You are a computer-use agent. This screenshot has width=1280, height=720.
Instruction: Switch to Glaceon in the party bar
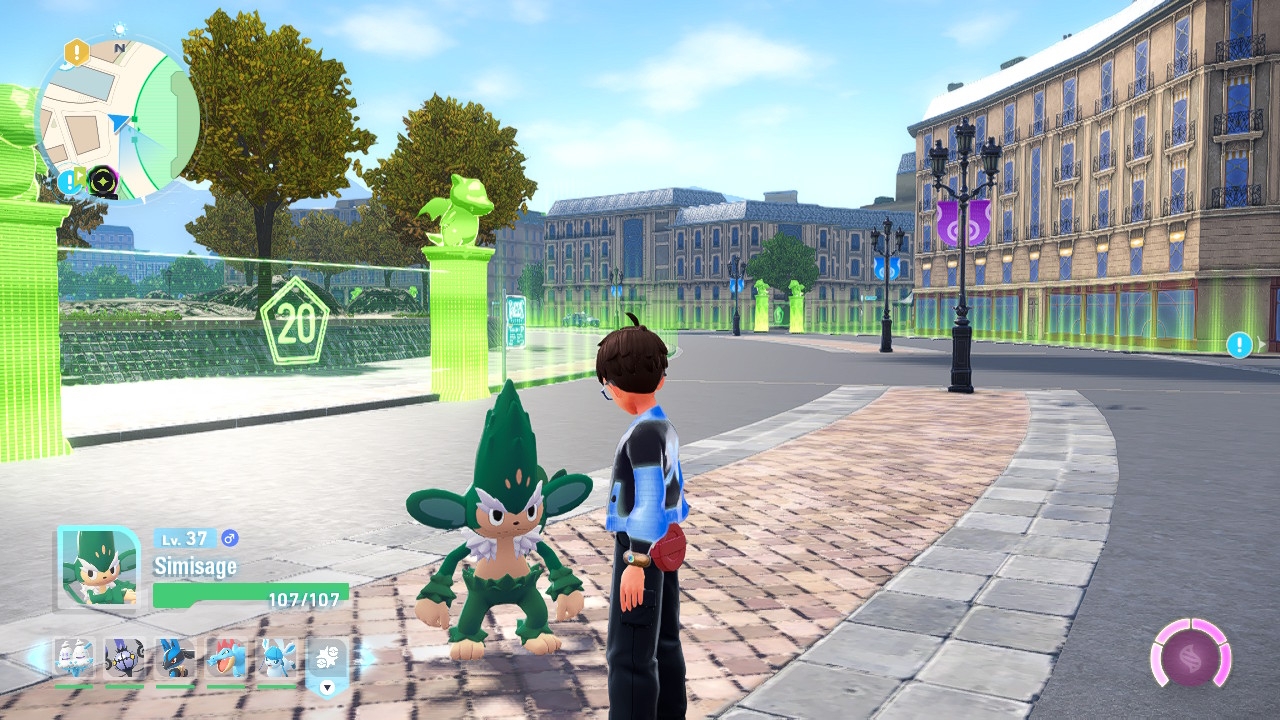tap(277, 660)
